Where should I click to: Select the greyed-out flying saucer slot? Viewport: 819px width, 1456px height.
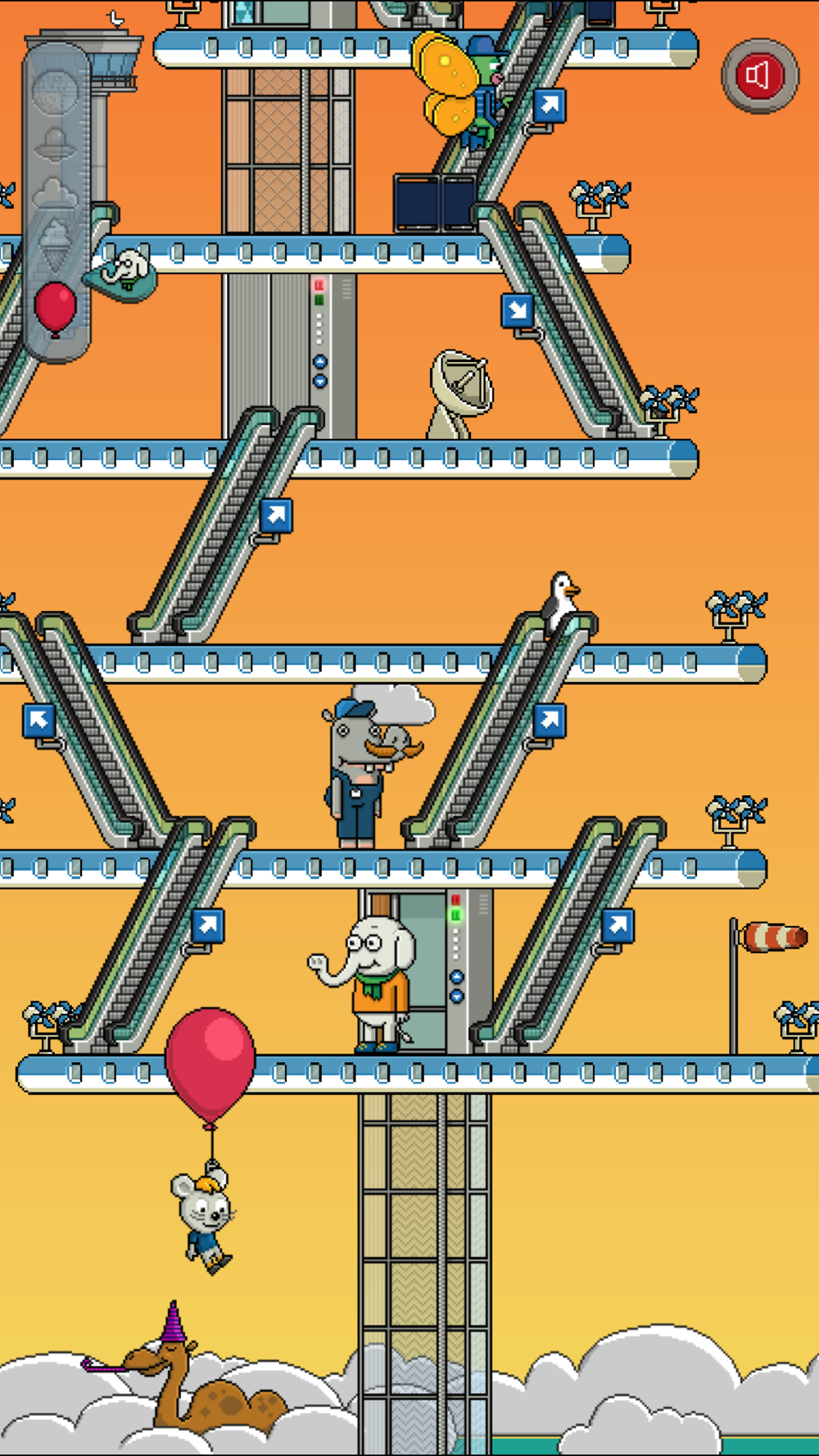click(x=56, y=144)
